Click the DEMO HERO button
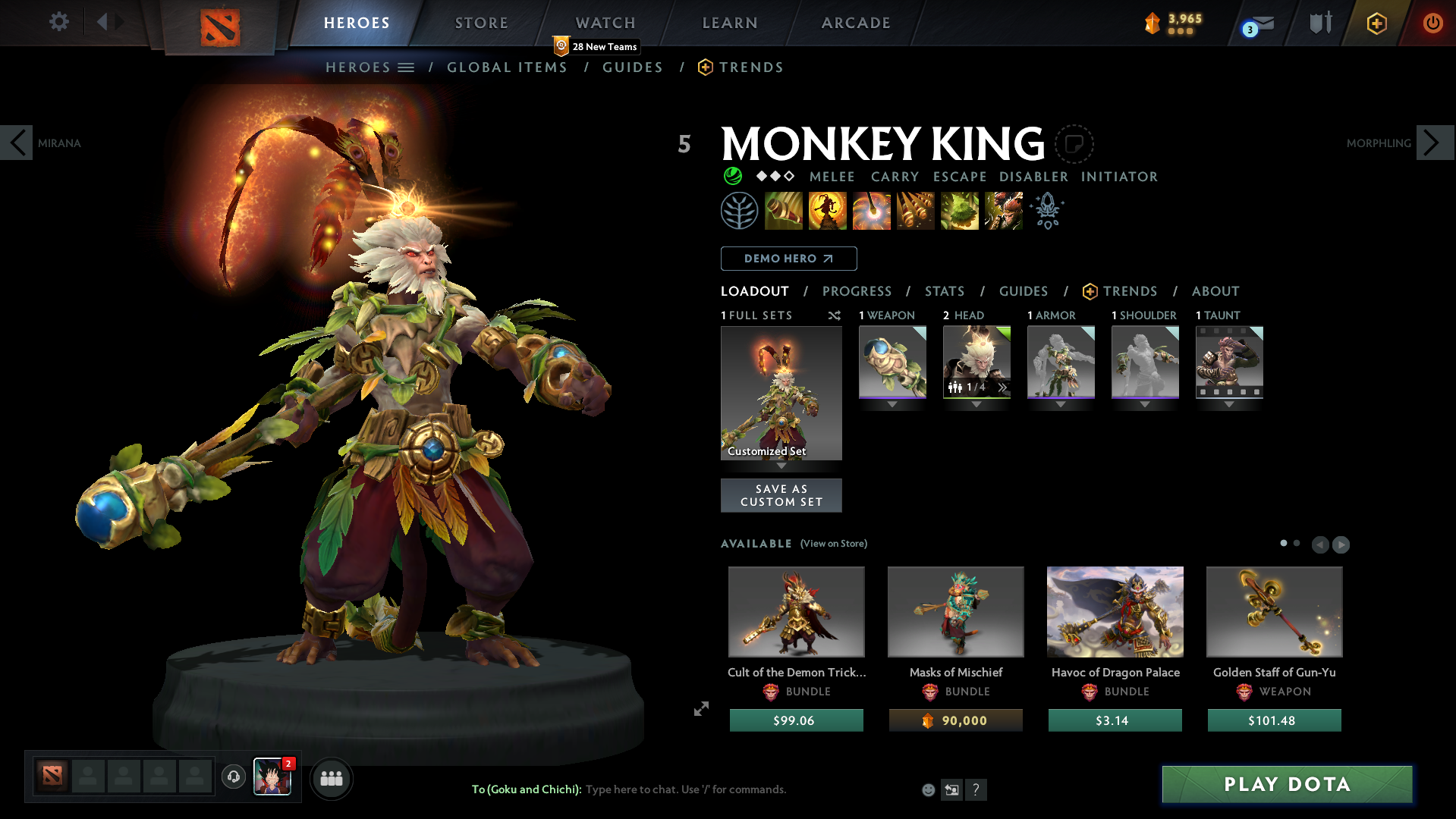This screenshot has height=819, width=1456. [788, 258]
